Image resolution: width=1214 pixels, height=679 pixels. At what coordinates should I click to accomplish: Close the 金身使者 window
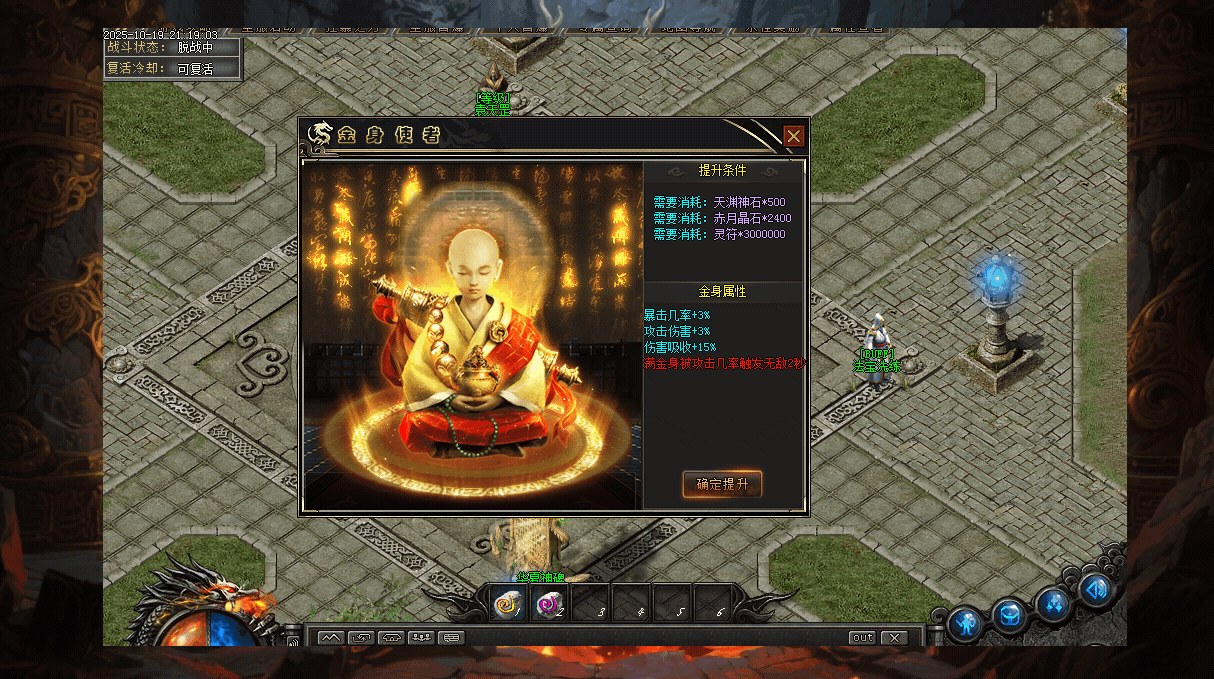click(793, 136)
